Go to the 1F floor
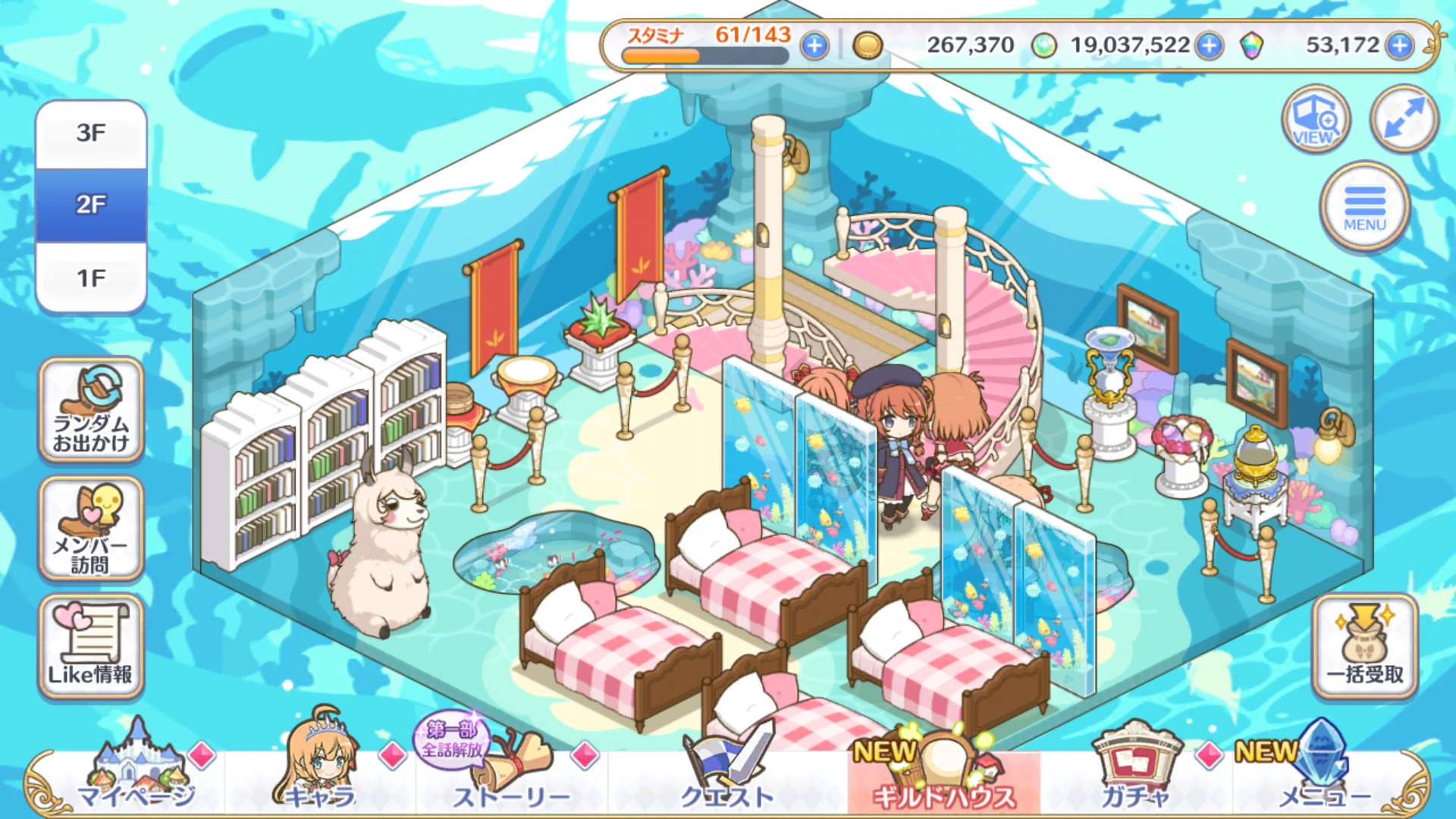Viewport: 1456px width, 819px height. click(x=91, y=278)
